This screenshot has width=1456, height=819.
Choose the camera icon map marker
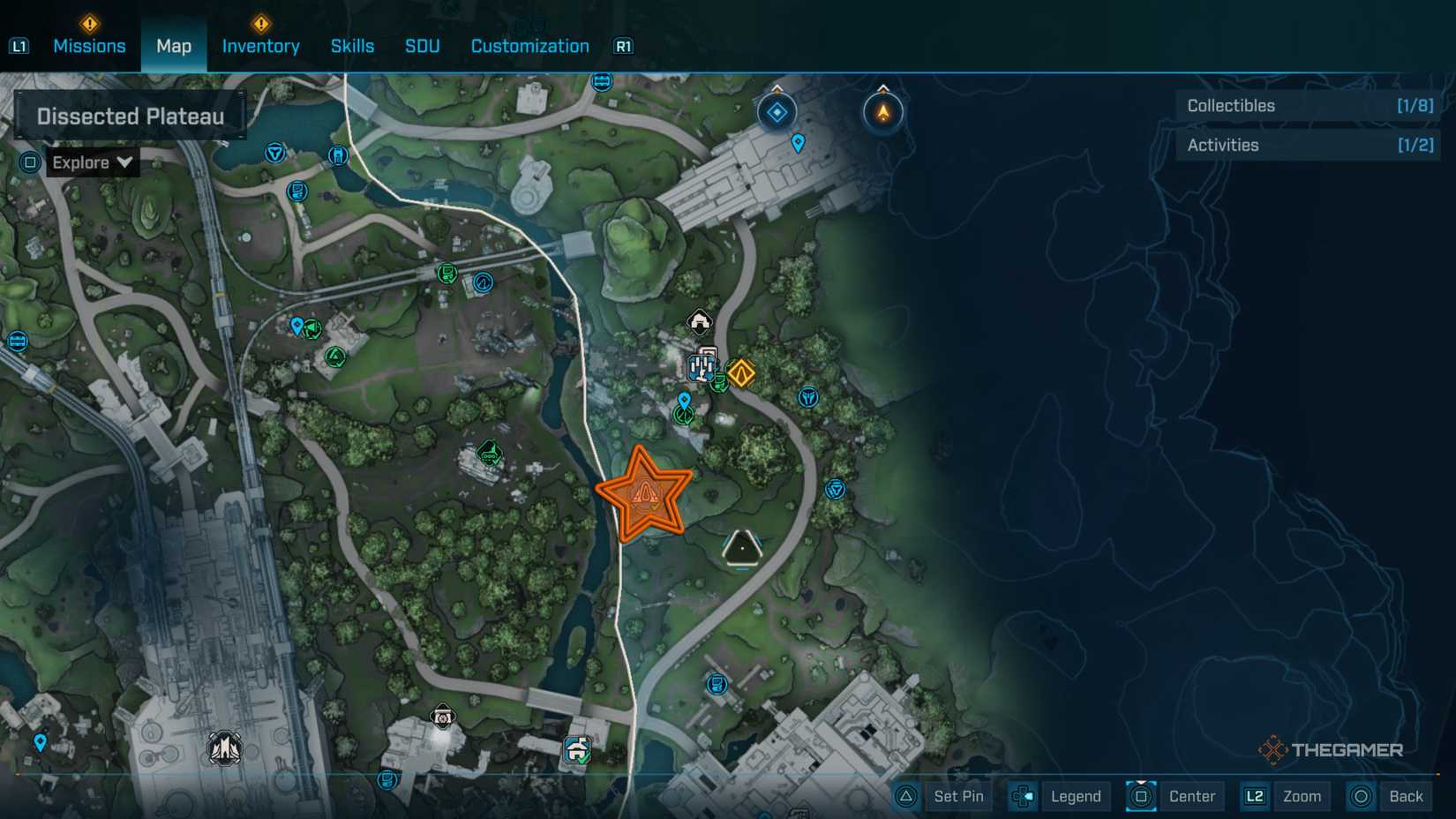point(442,717)
